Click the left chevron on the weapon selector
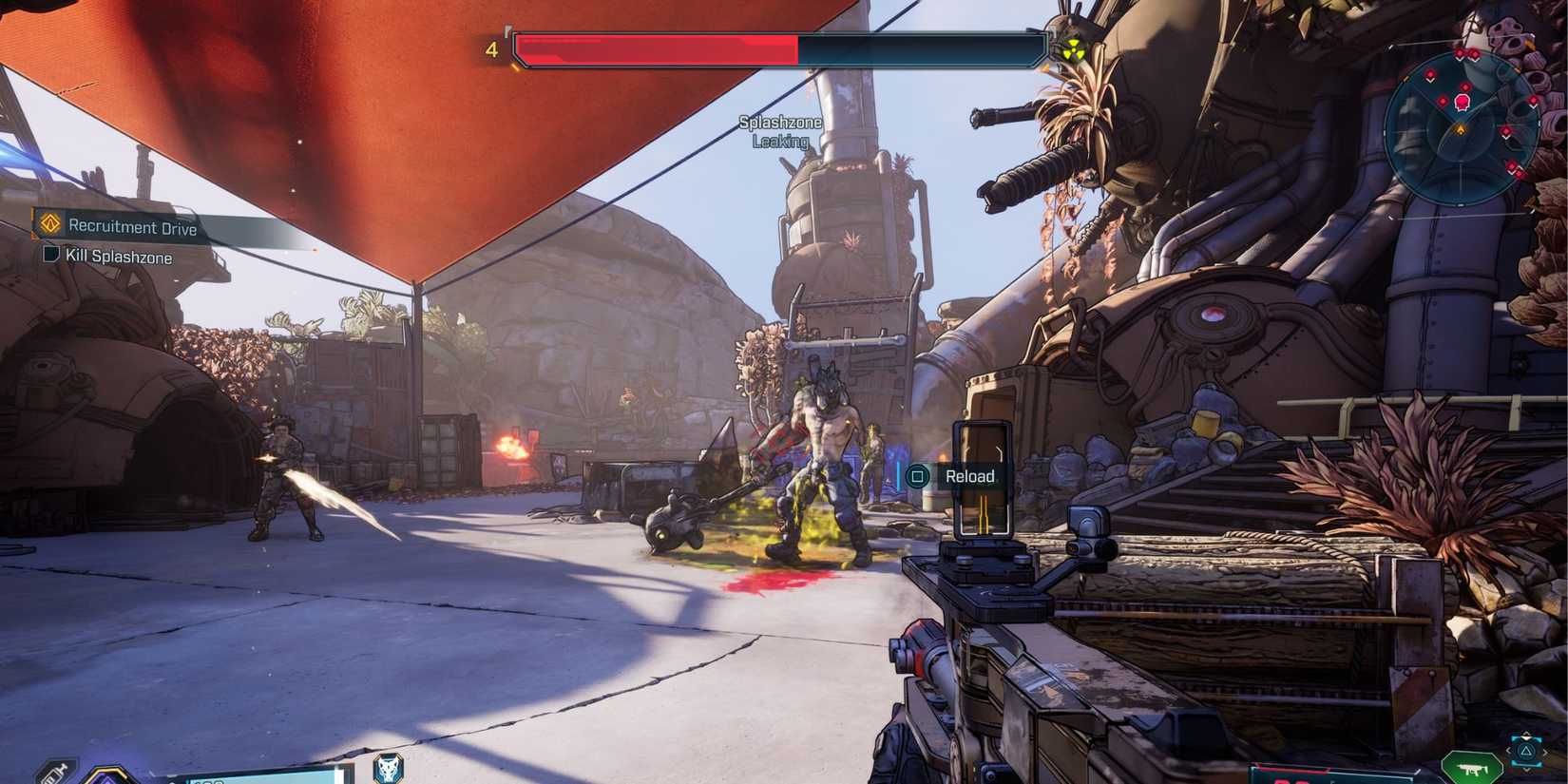Image resolution: width=1568 pixels, height=784 pixels. coord(1508,751)
